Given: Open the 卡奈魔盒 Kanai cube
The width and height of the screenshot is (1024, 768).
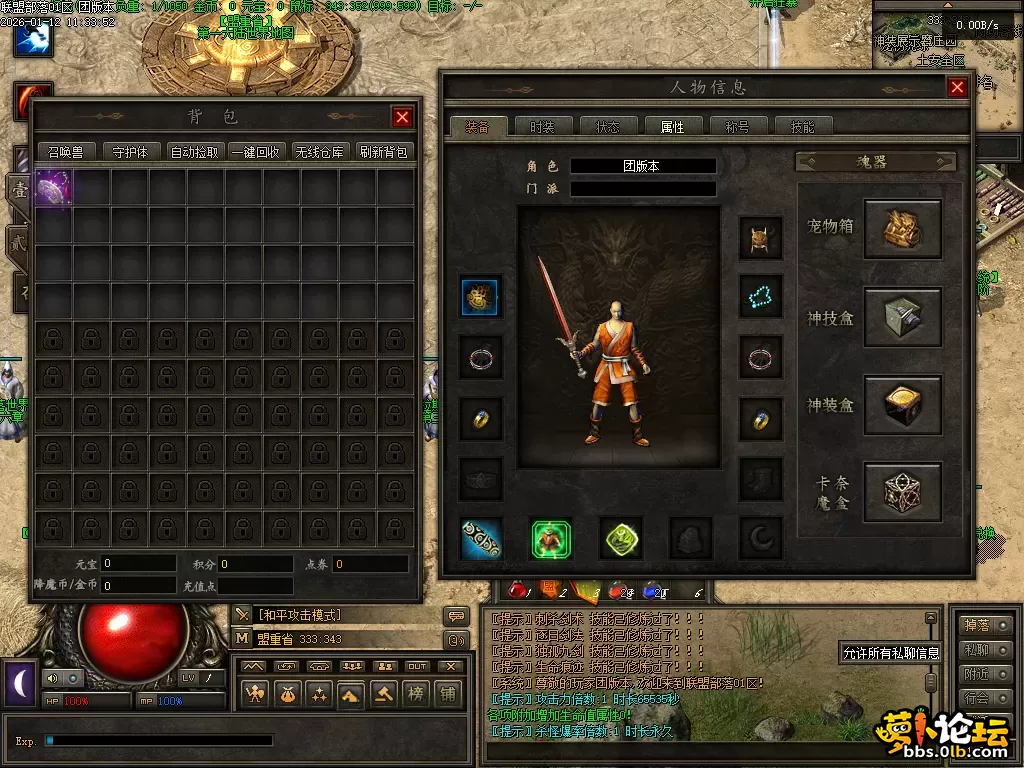Looking at the screenshot, I should tap(902, 492).
